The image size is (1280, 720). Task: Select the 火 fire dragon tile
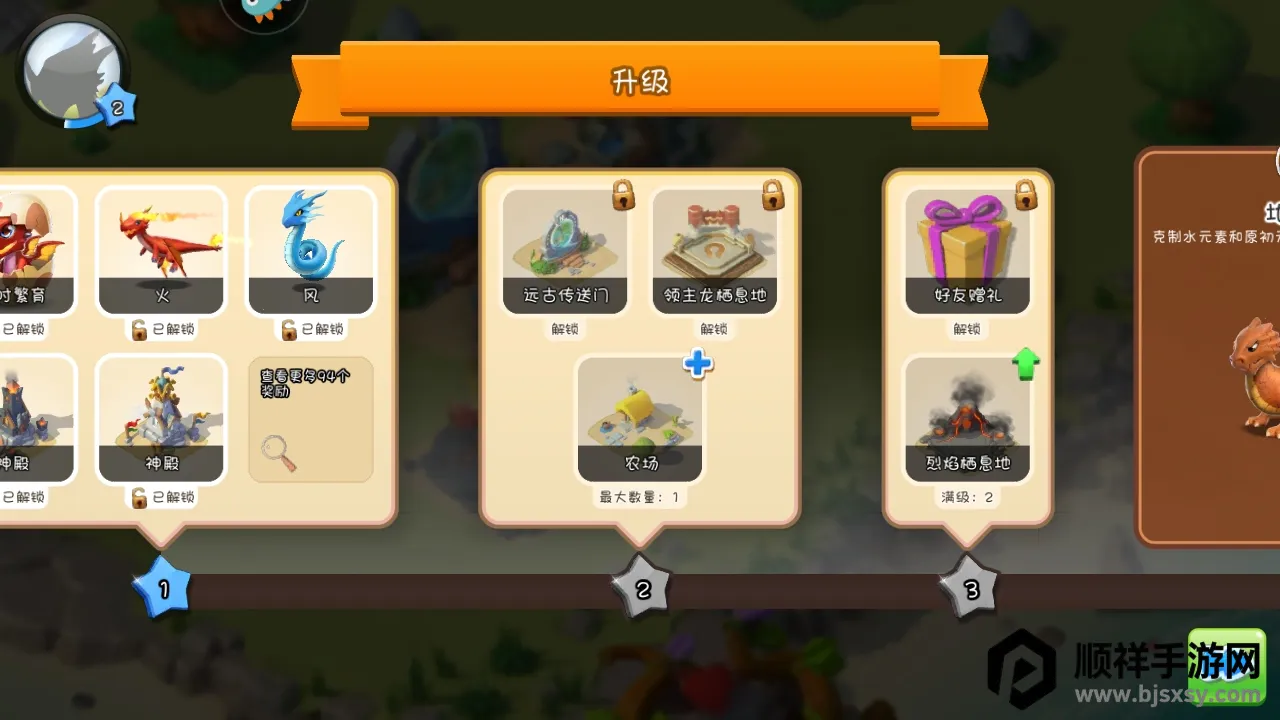pos(162,250)
